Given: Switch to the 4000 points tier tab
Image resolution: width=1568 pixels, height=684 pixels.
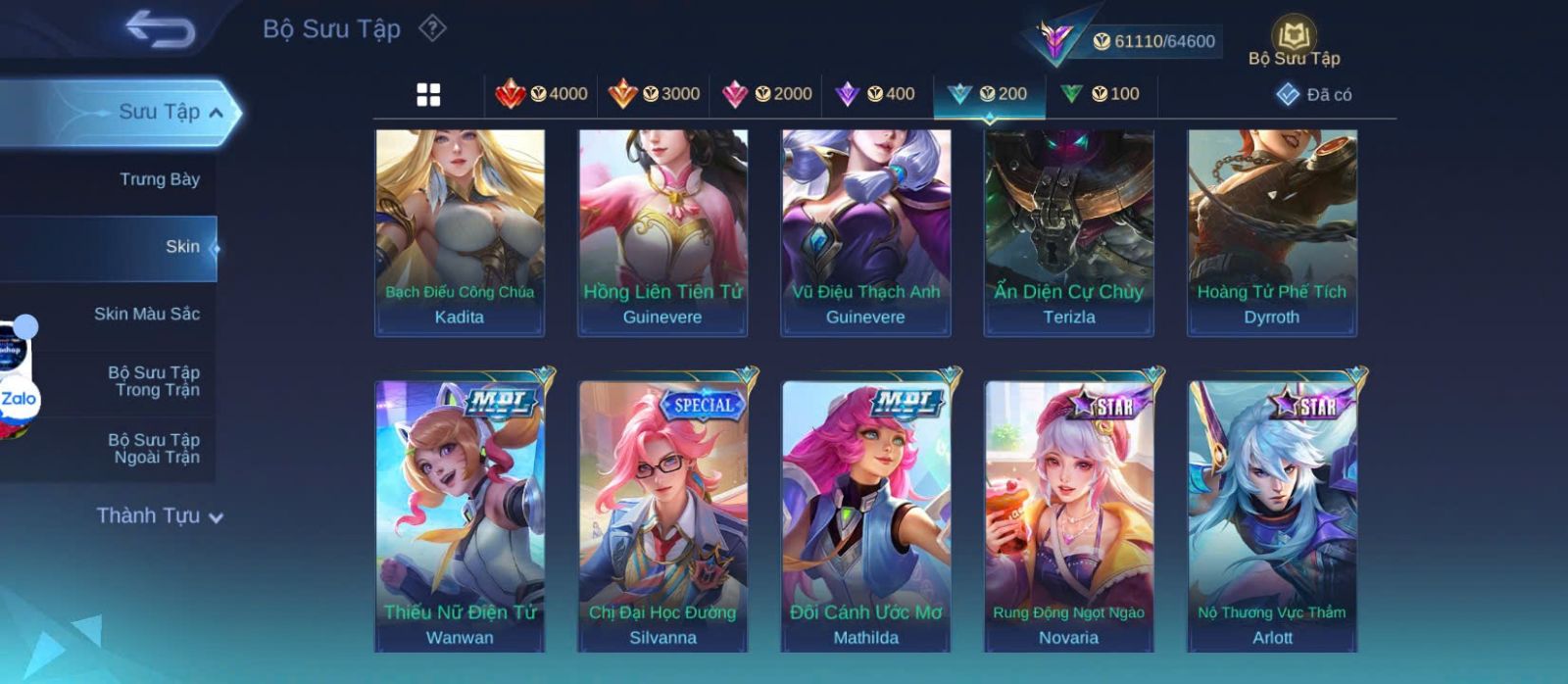Looking at the screenshot, I should [x=541, y=94].
